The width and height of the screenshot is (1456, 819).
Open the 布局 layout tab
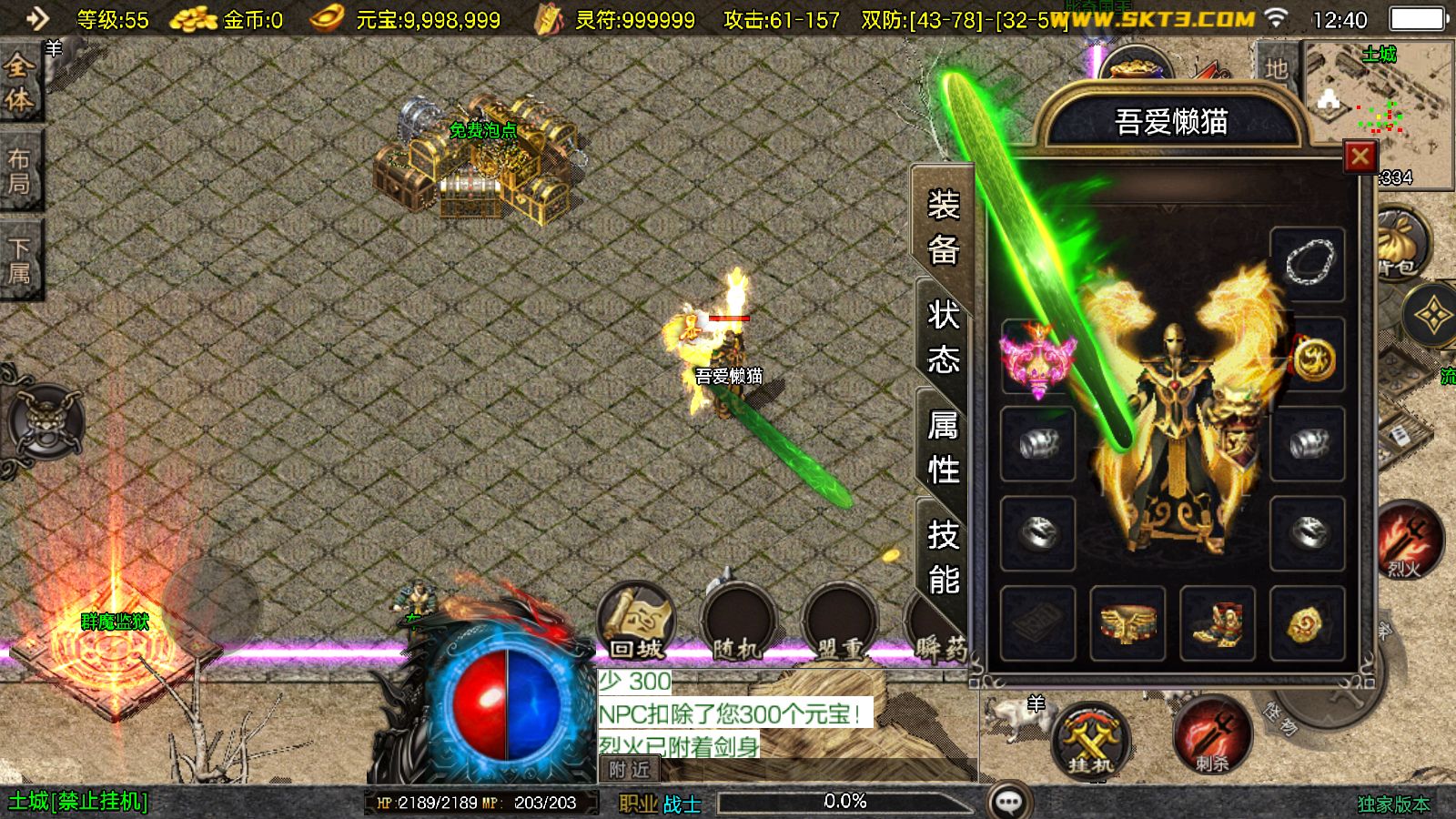[19, 171]
